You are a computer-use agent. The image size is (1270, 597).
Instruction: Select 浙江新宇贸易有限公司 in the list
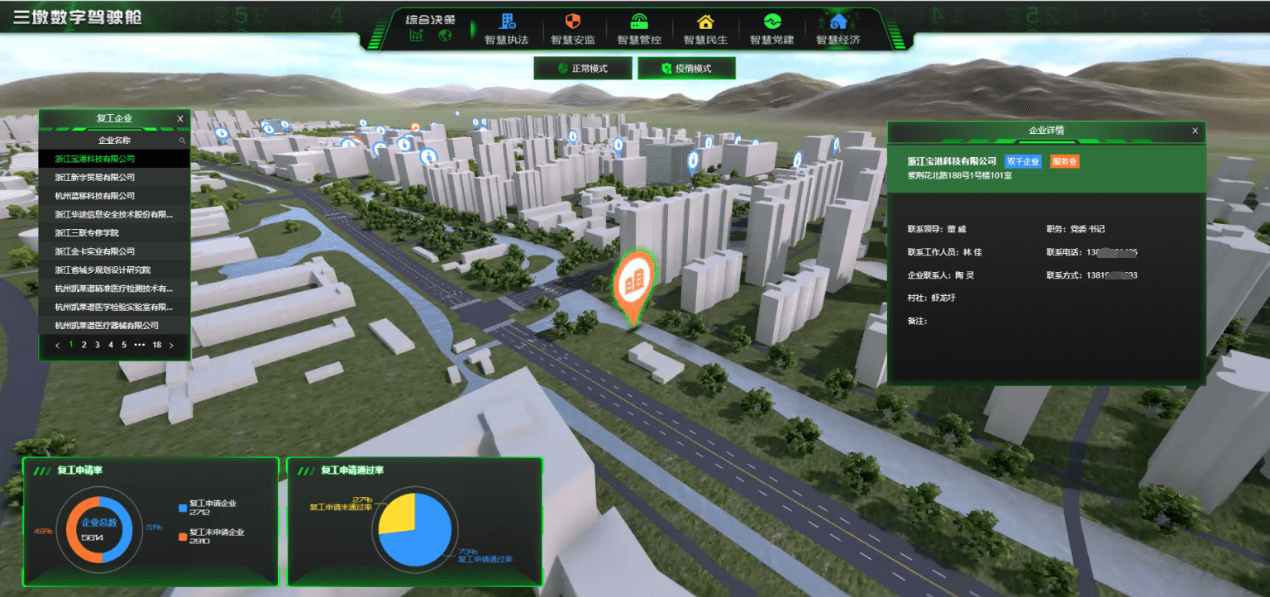(x=94, y=177)
